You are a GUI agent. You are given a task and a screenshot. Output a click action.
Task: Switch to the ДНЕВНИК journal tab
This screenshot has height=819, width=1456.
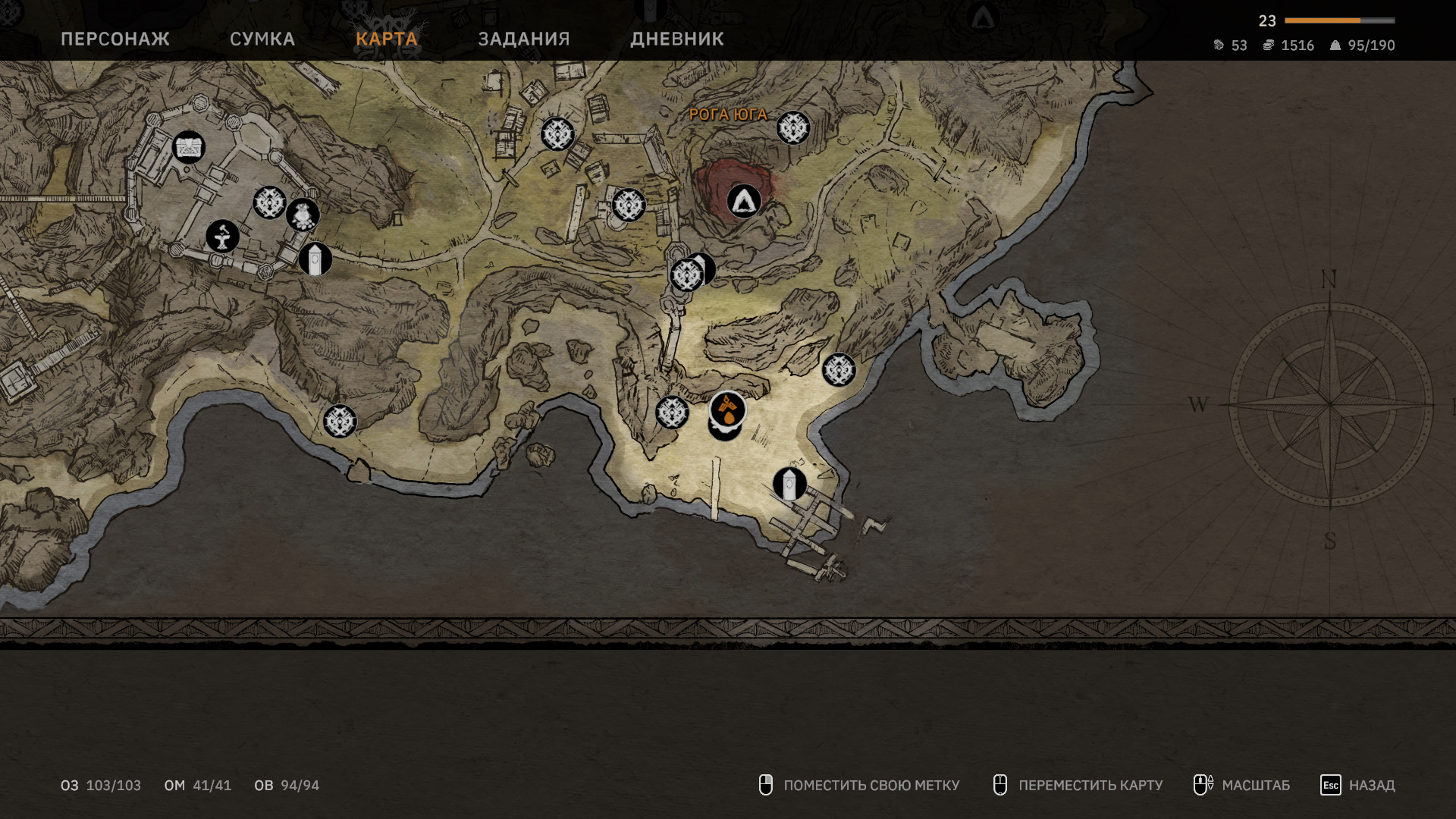677,39
